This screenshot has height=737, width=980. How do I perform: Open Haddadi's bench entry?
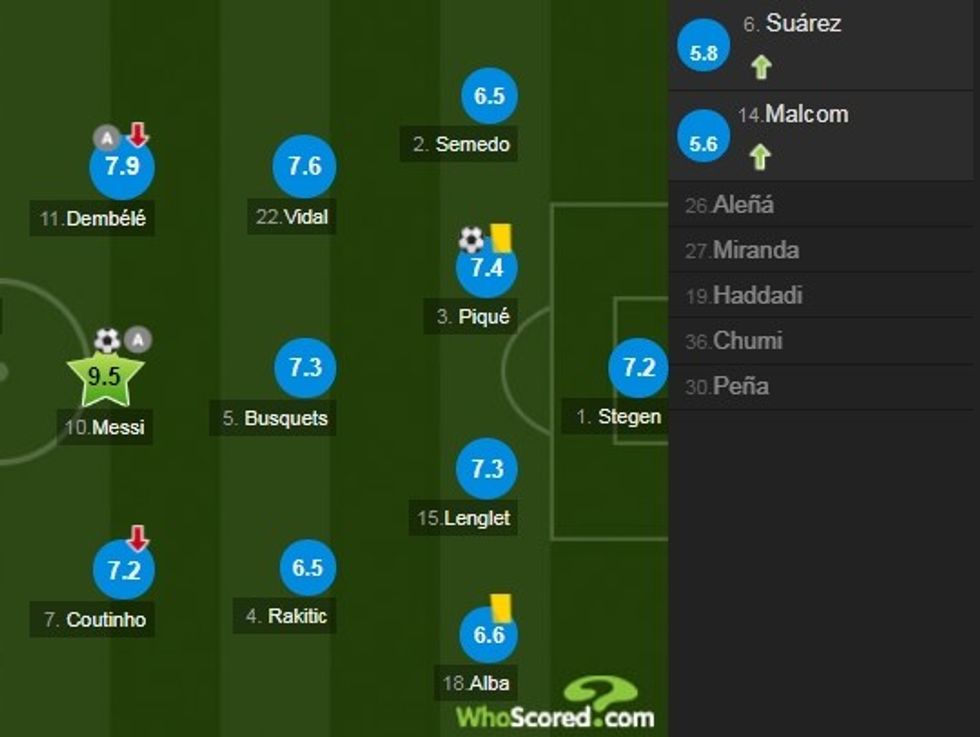pyautogui.click(x=757, y=296)
